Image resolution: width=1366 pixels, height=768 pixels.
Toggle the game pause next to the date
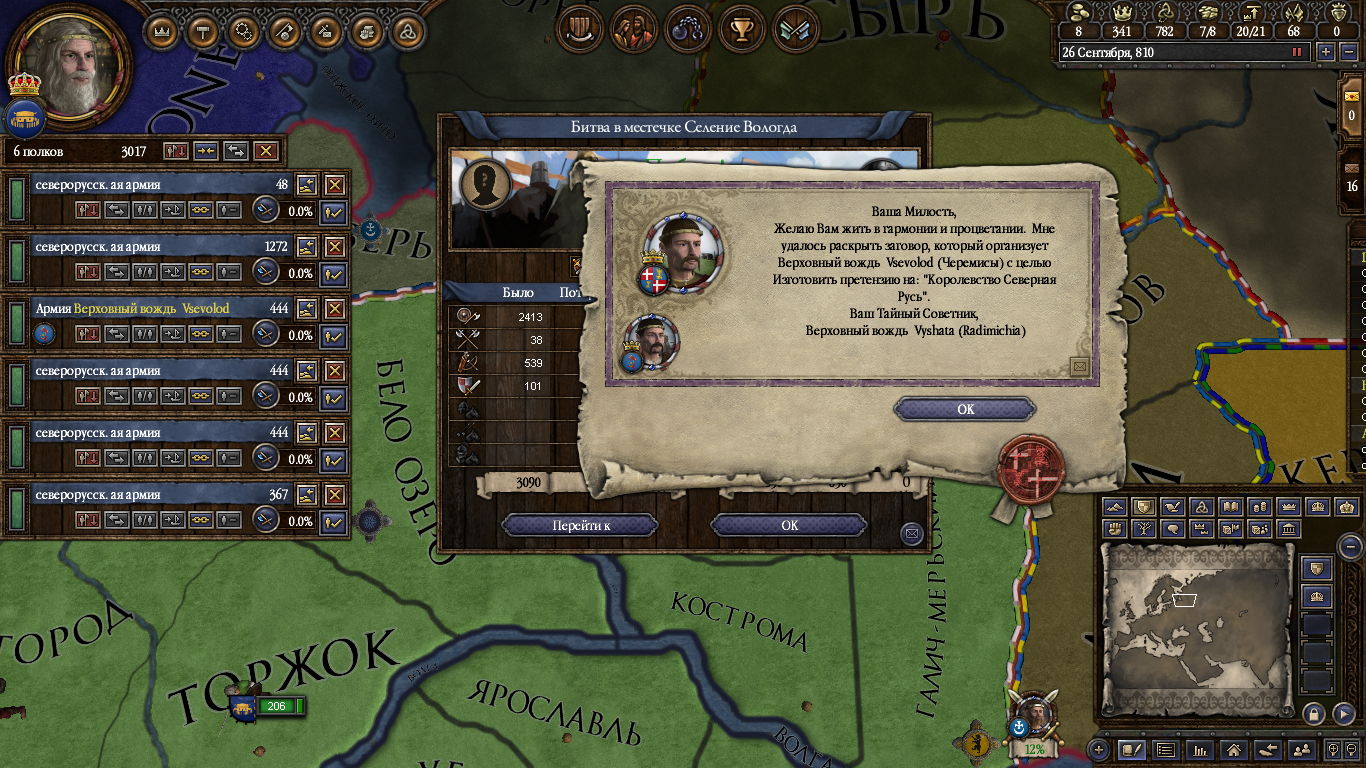[1299, 52]
